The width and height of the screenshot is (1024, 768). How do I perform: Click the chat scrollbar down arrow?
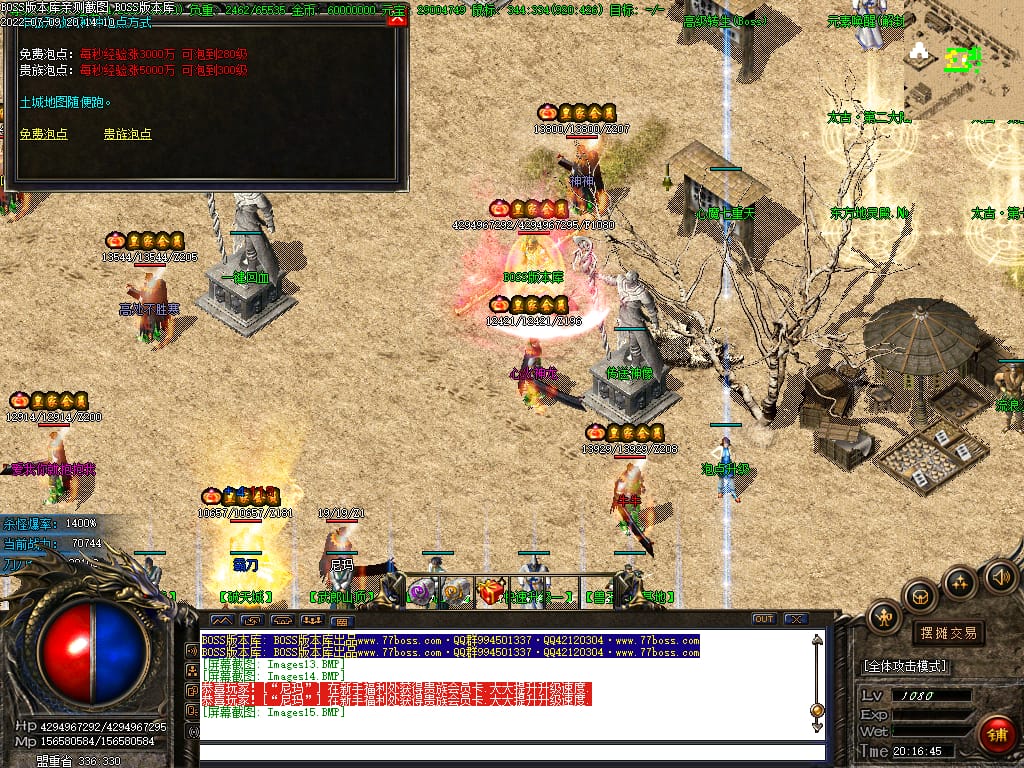click(x=817, y=725)
